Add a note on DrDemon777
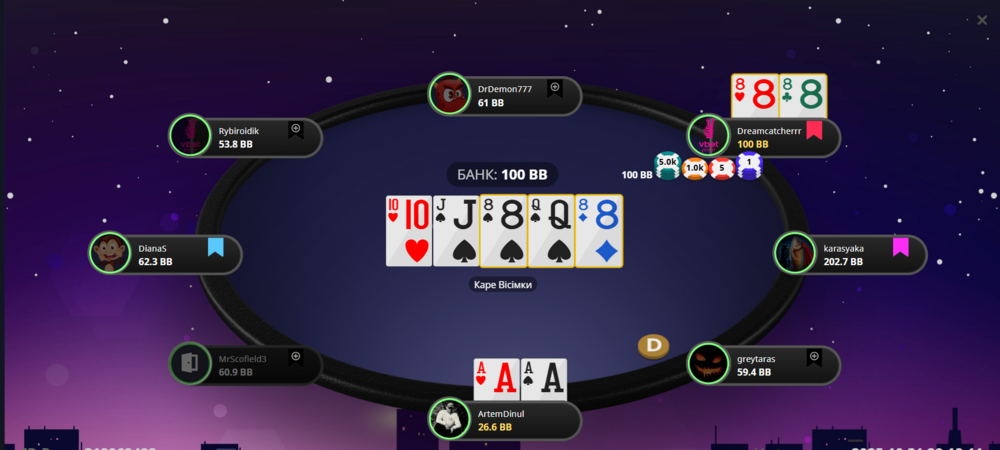 point(555,88)
